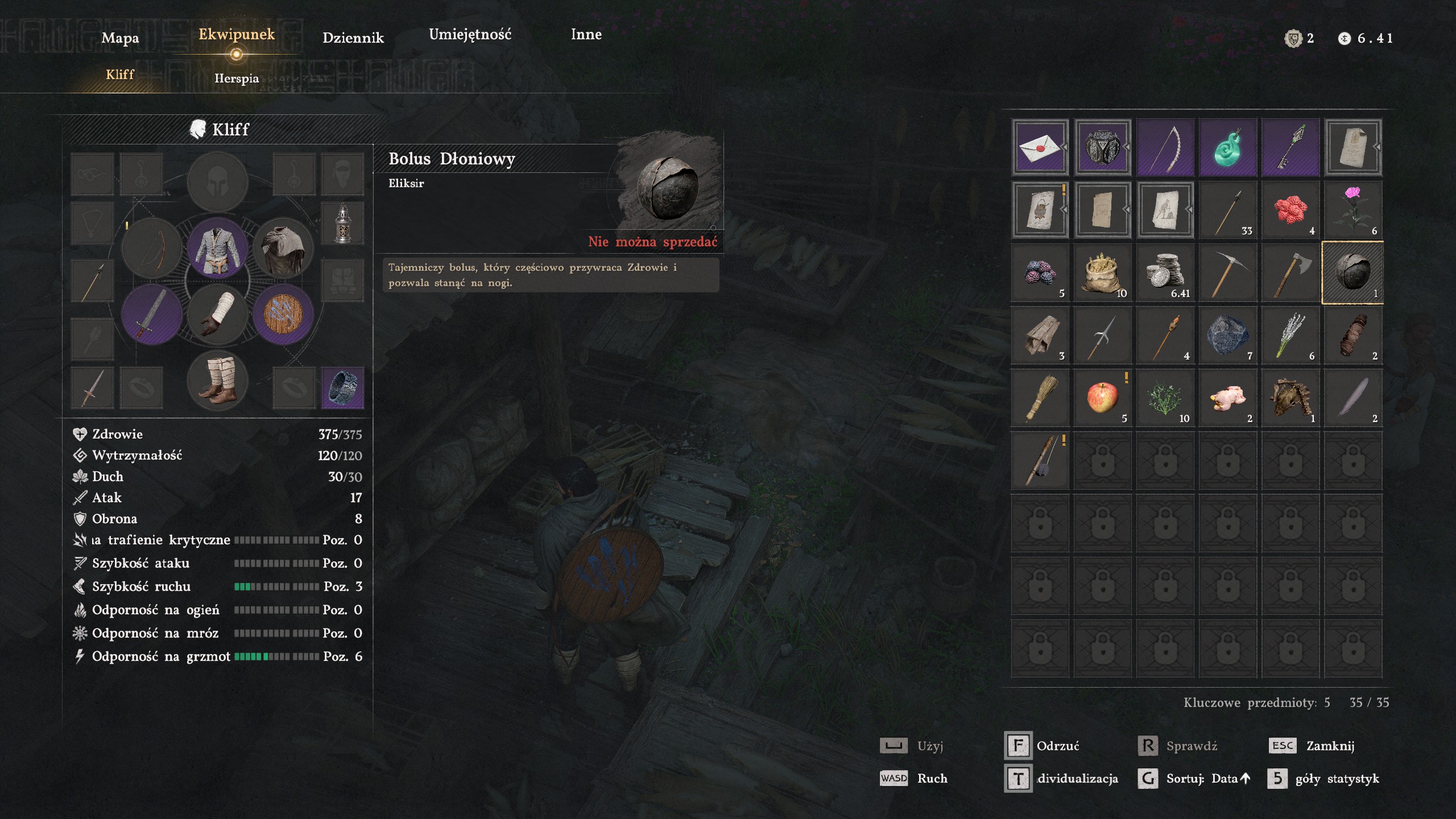Select the Inne tab

tap(586, 35)
